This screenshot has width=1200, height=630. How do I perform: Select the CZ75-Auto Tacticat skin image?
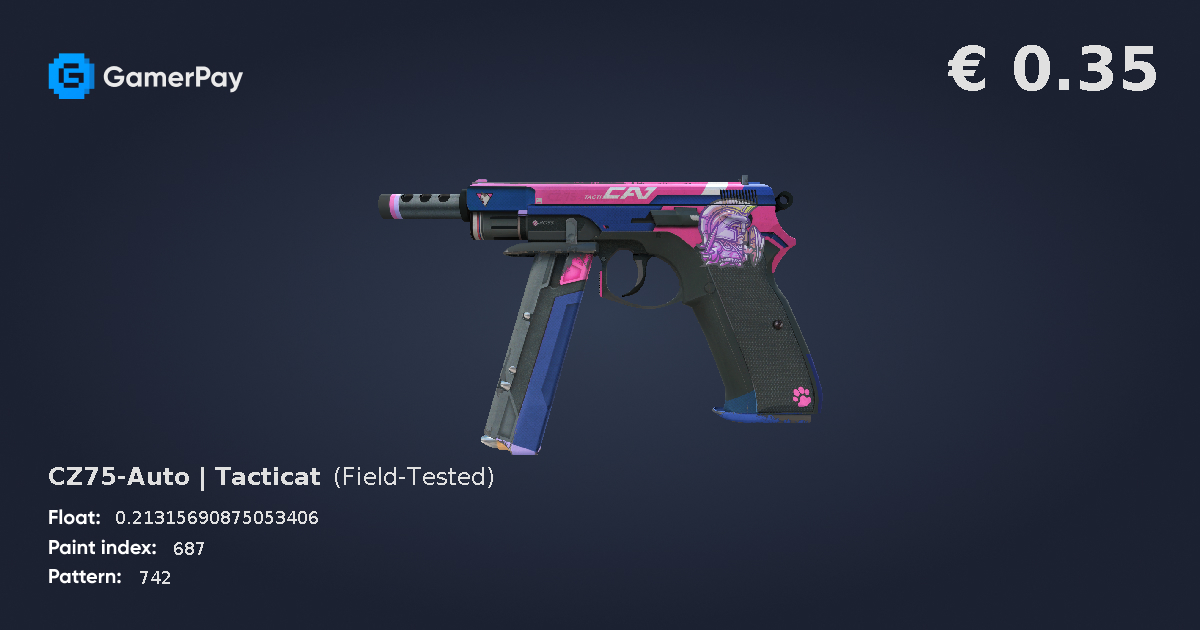coord(600,300)
